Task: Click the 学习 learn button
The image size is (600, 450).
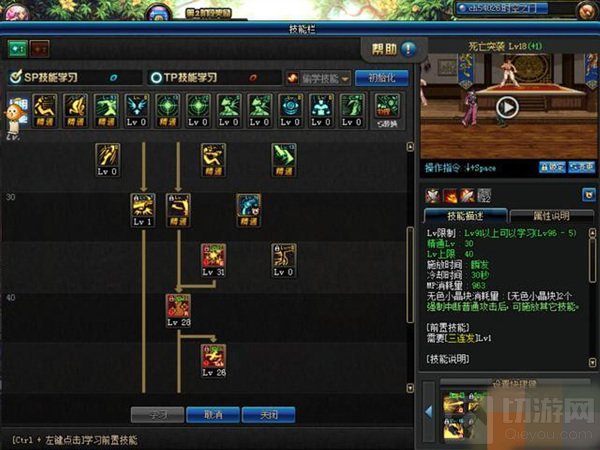Action: pos(157,414)
